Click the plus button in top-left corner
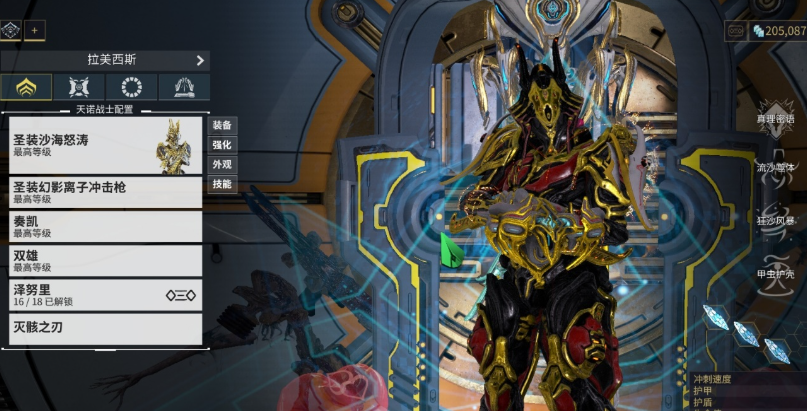Screen dimensions: 807x411 pos(34,30)
